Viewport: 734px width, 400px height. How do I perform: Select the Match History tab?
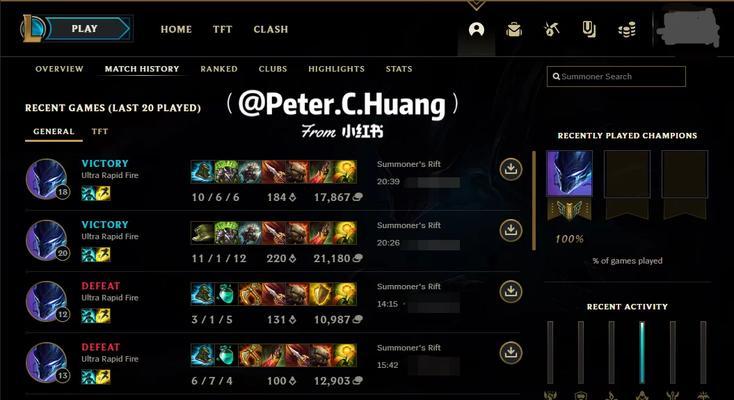tap(142, 69)
